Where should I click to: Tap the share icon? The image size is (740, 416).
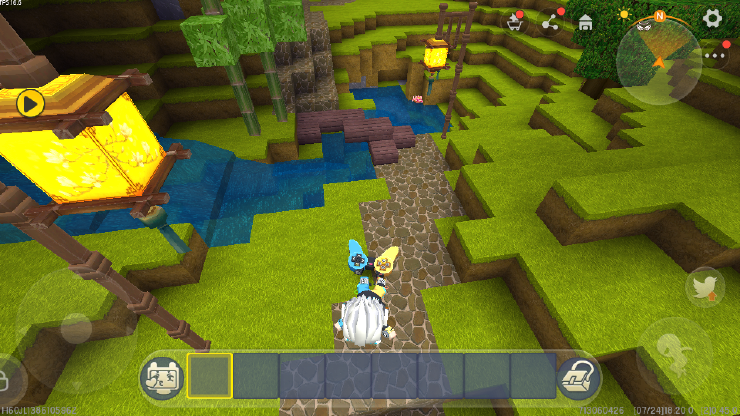pyautogui.click(x=550, y=22)
